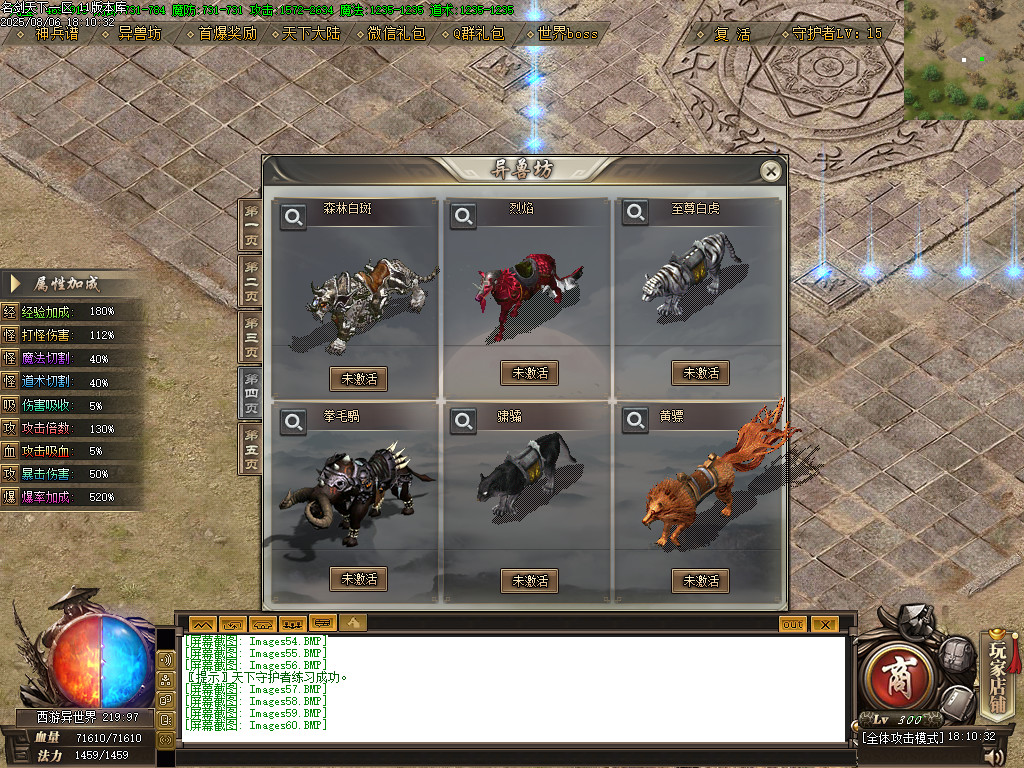Image resolution: width=1024 pixels, height=768 pixels.
Task: Select the 第五页 page tab
Action: point(250,449)
